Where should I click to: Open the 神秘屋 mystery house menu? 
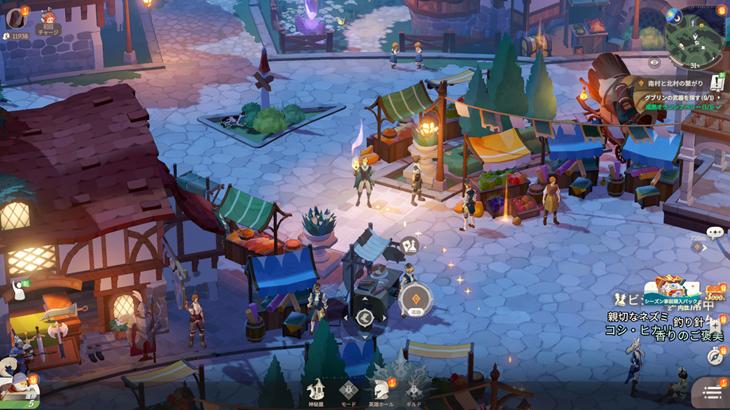317,389
